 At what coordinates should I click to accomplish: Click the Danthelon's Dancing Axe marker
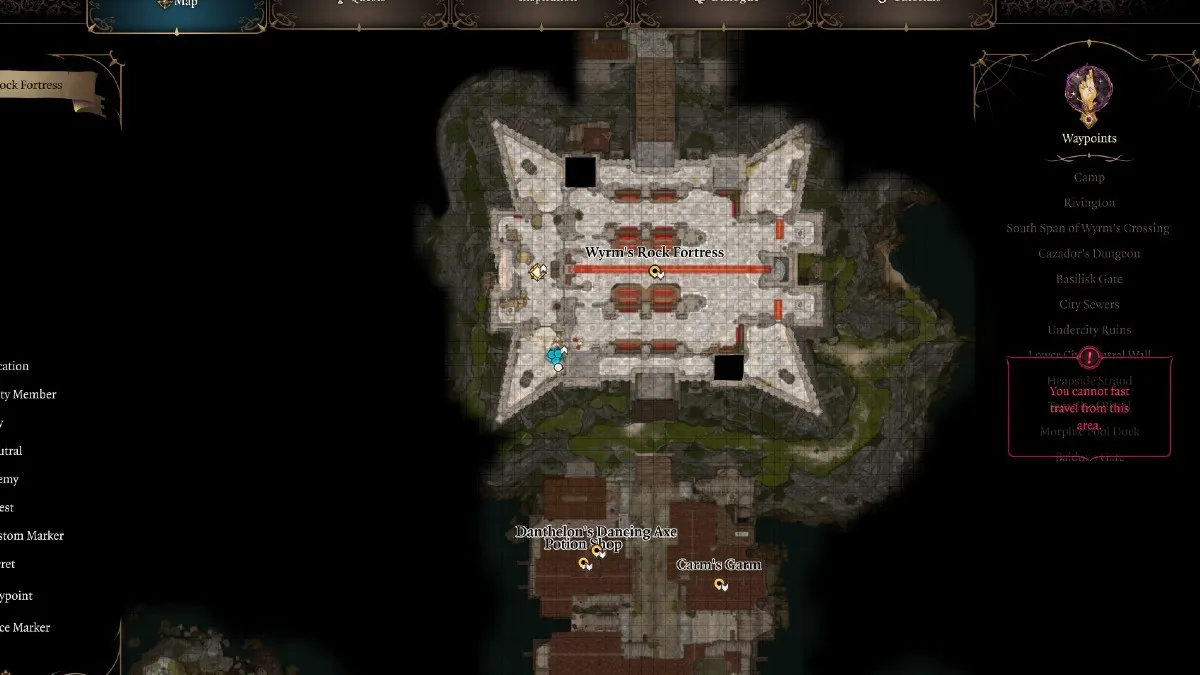point(598,550)
